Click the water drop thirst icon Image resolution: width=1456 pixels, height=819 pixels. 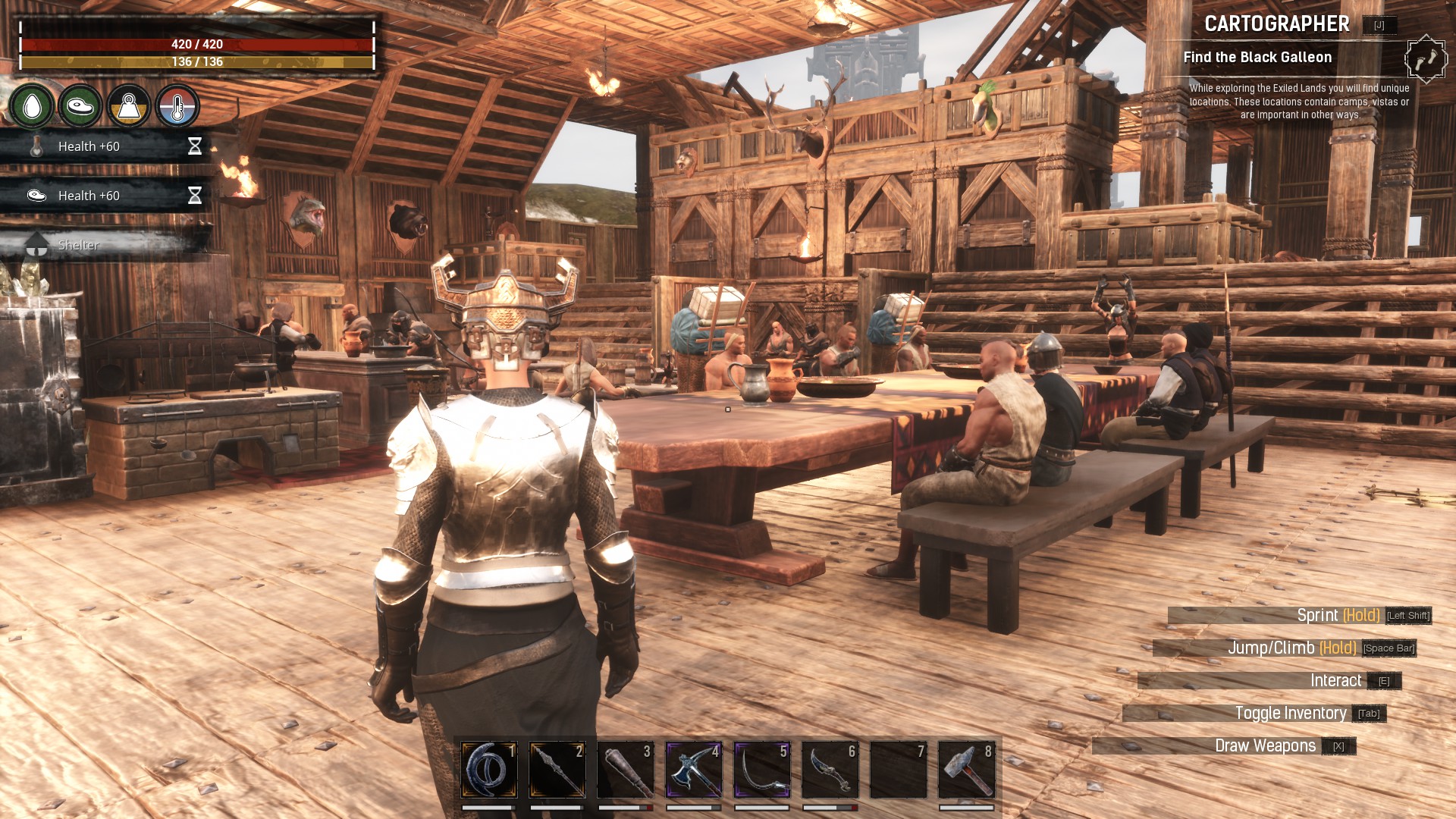32,106
